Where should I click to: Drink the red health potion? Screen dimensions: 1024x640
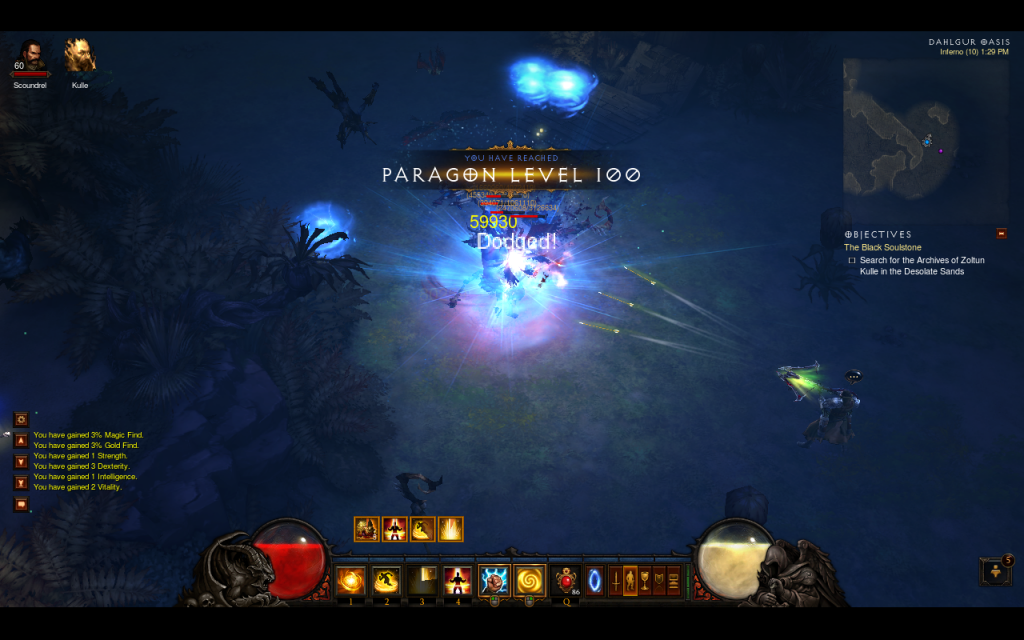(x=566, y=580)
